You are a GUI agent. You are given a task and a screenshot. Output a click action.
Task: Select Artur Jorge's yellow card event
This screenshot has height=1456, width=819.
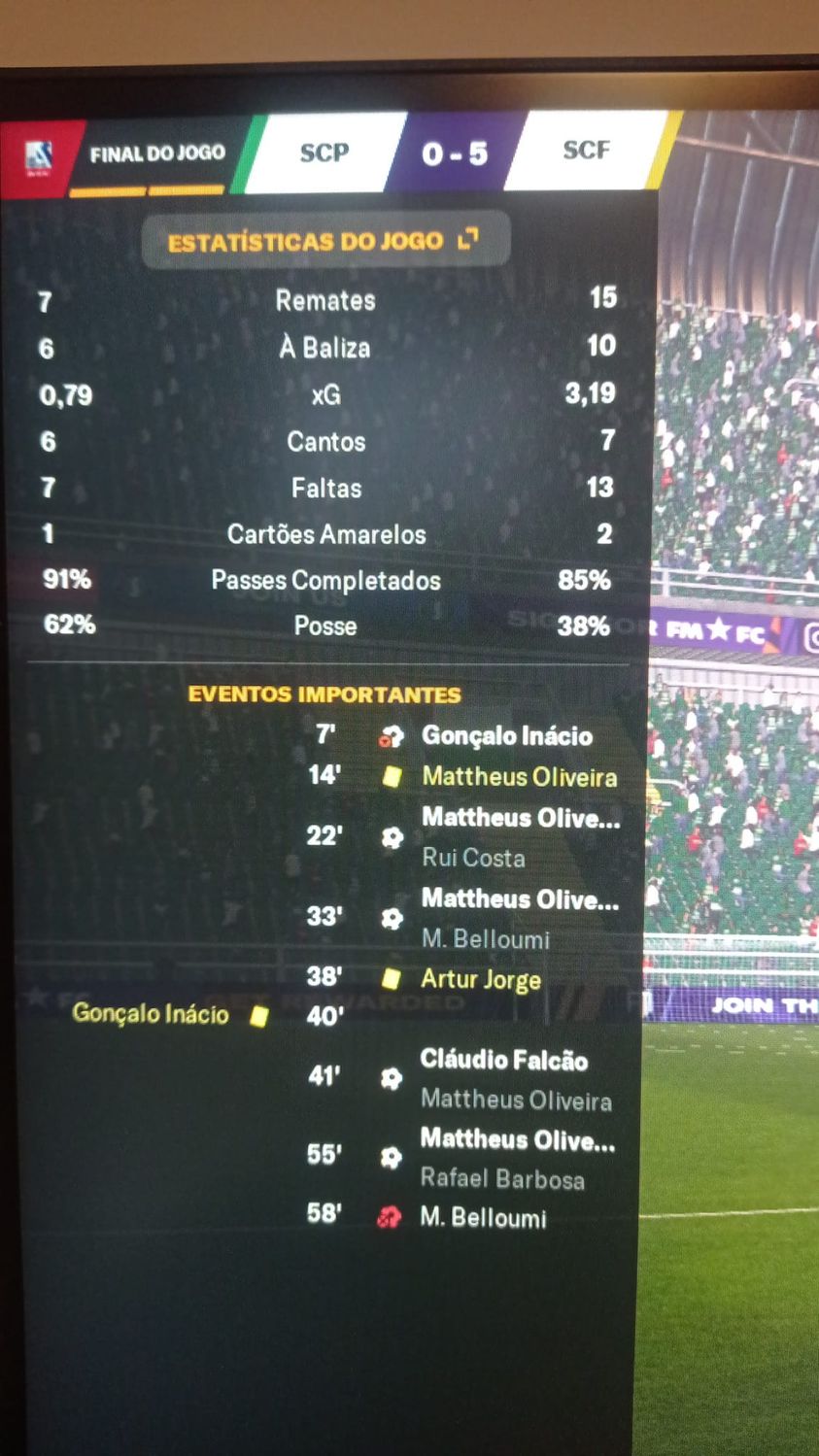(480, 979)
